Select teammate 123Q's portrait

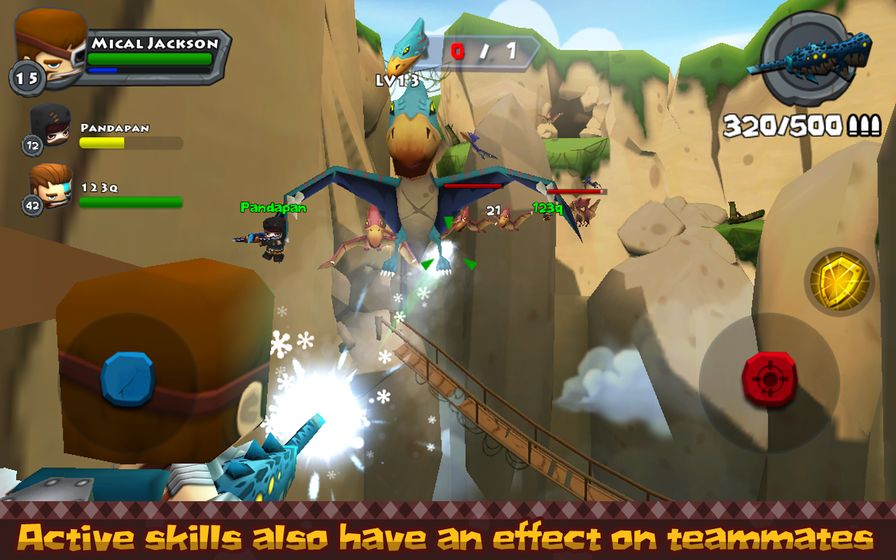(50, 186)
